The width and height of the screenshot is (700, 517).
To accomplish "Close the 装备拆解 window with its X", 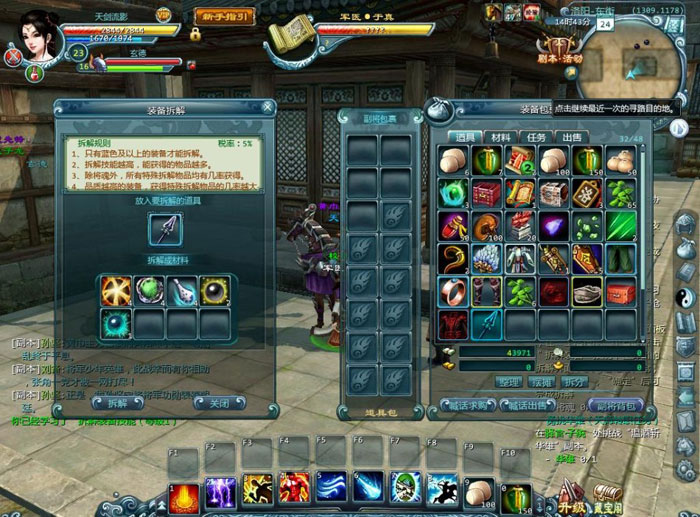I will click(267, 107).
